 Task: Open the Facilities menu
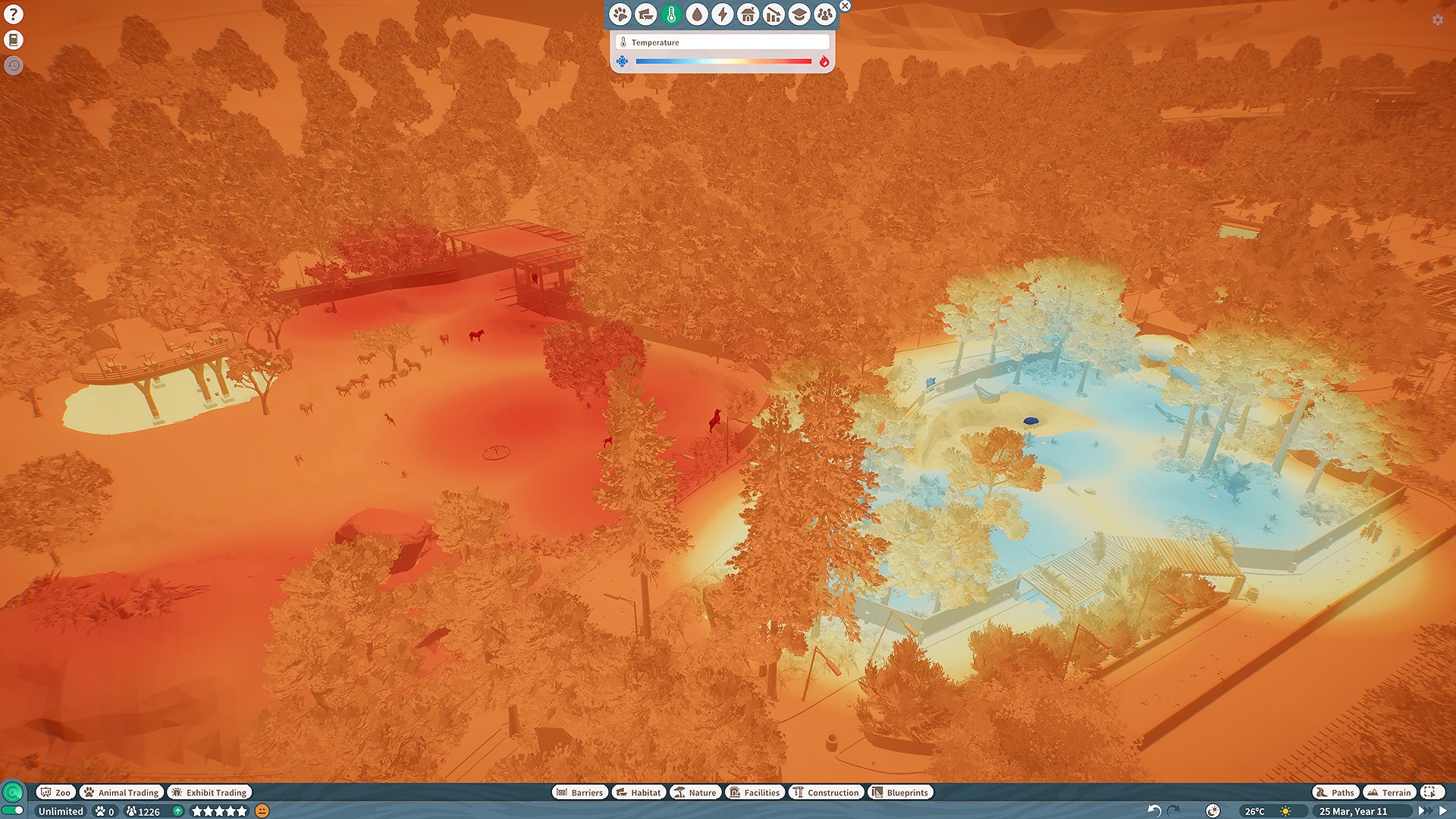tap(755, 792)
